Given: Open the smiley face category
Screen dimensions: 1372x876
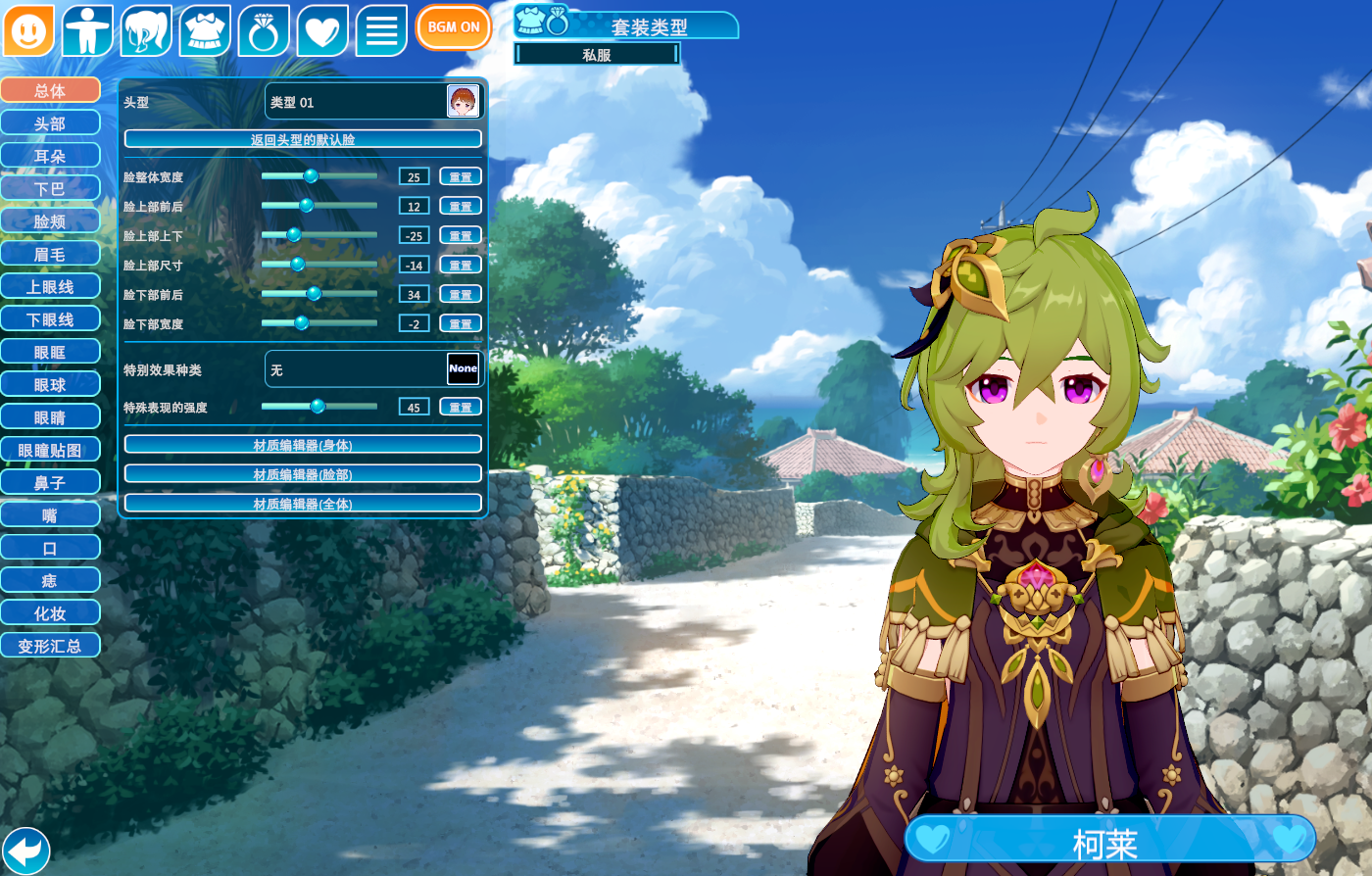Looking at the screenshot, I should [x=28, y=30].
